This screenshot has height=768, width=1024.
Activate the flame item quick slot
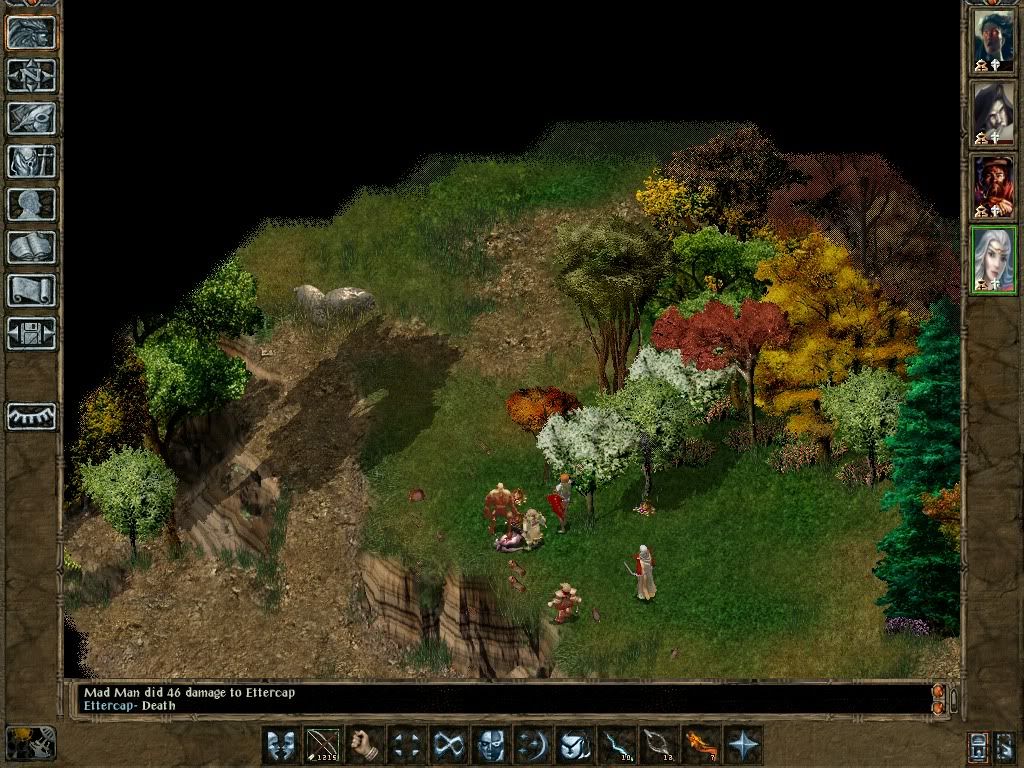(x=700, y=745)
